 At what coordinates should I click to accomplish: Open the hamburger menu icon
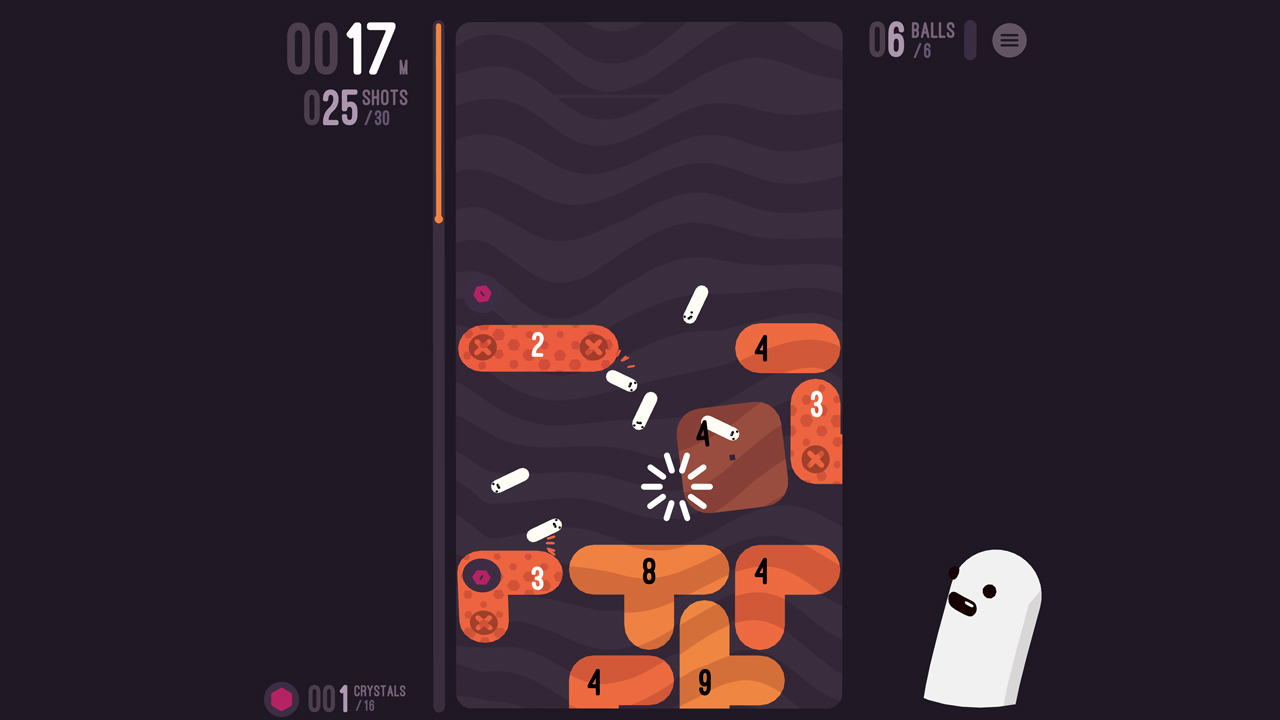click(x=1009, y=41)
